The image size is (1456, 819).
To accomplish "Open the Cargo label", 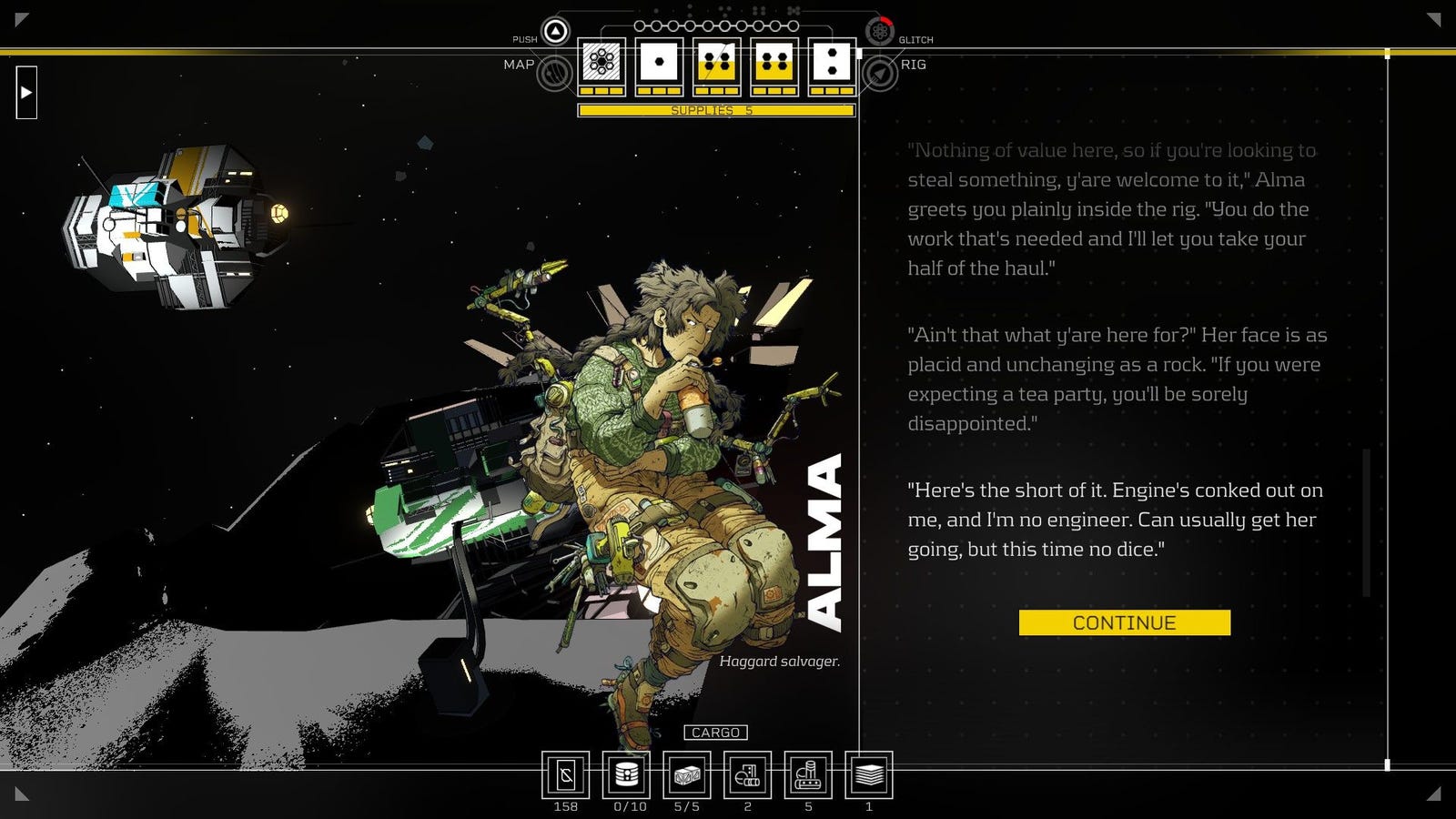I will [715, 733].
